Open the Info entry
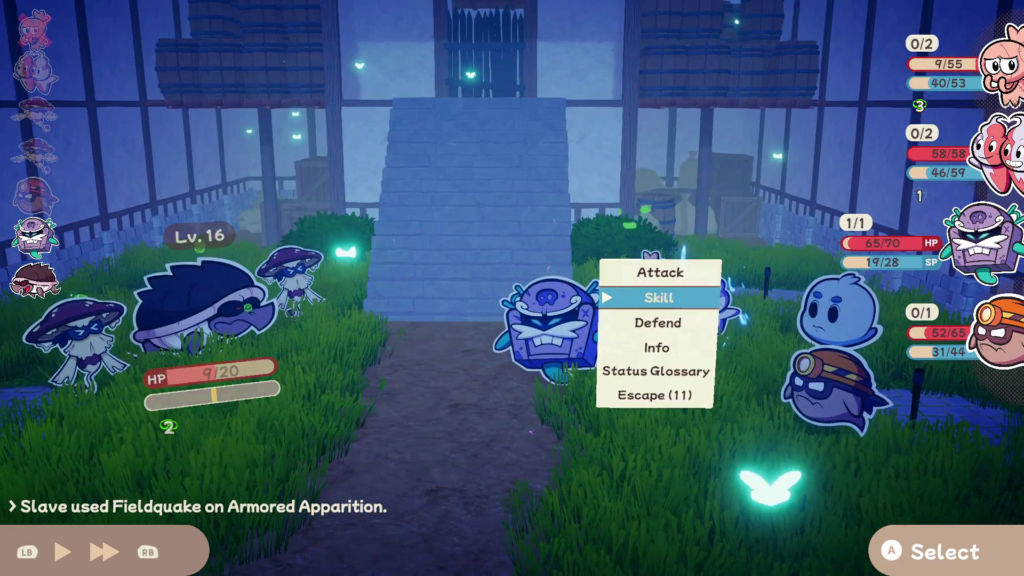 point(657,347)
